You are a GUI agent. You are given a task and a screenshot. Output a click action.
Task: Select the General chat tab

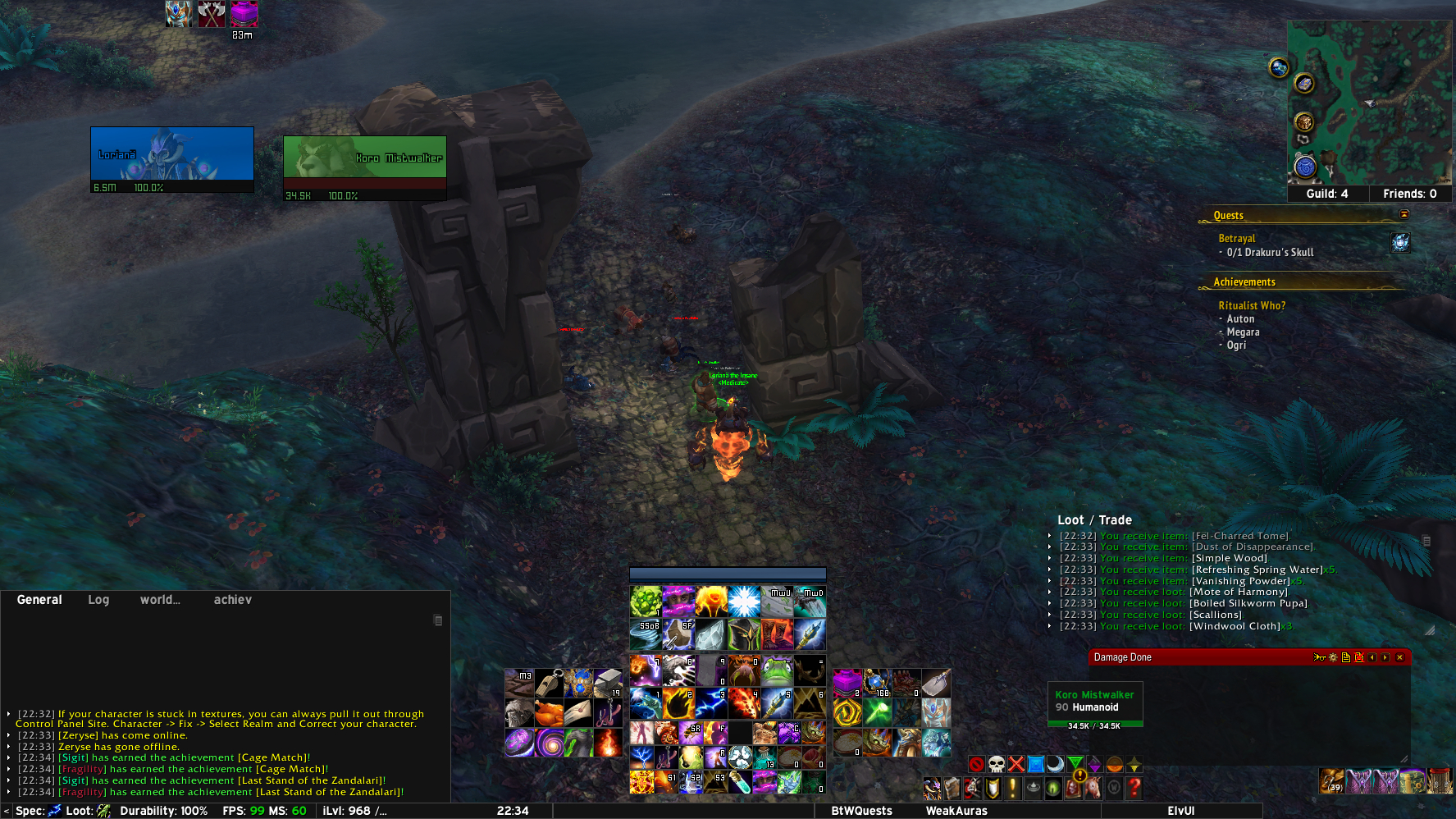click(x=39, y=600)
